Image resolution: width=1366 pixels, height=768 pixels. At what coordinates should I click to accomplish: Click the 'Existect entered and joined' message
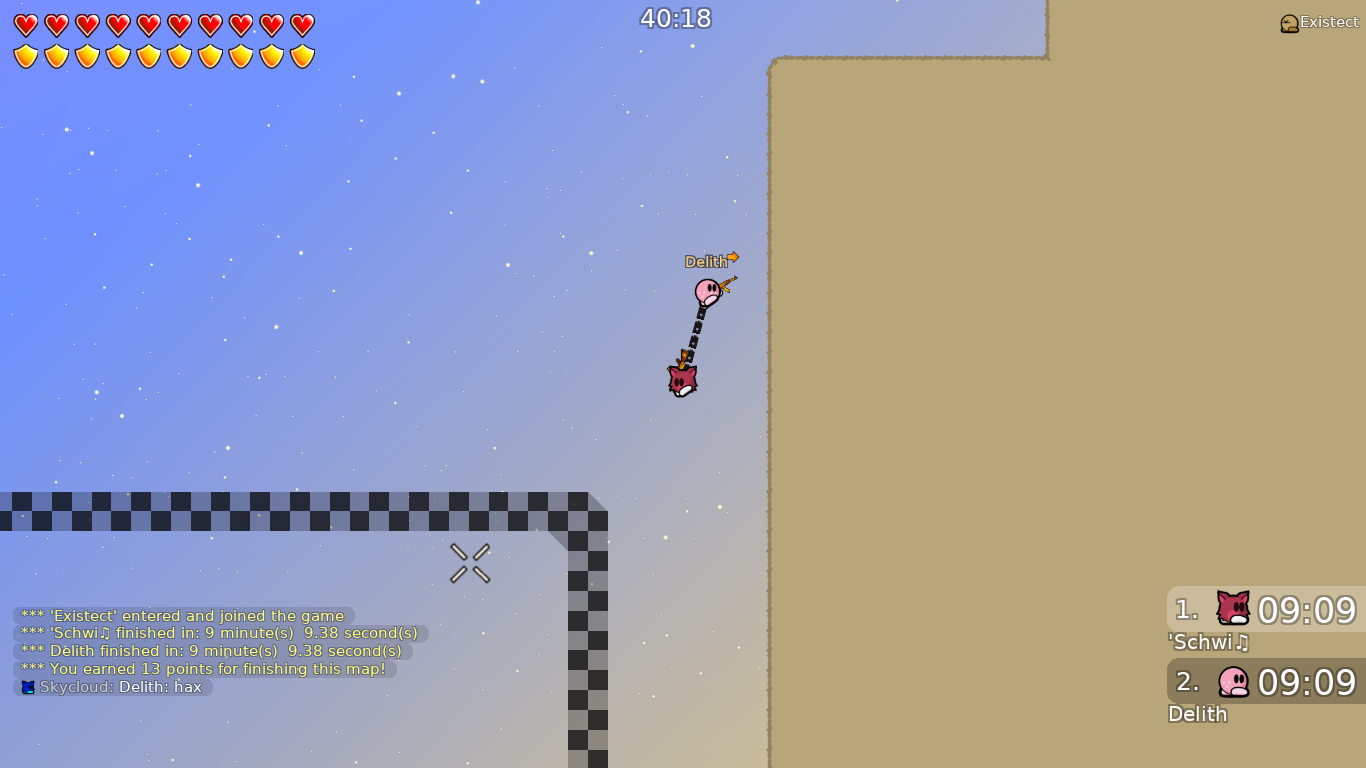coord(180,615)
